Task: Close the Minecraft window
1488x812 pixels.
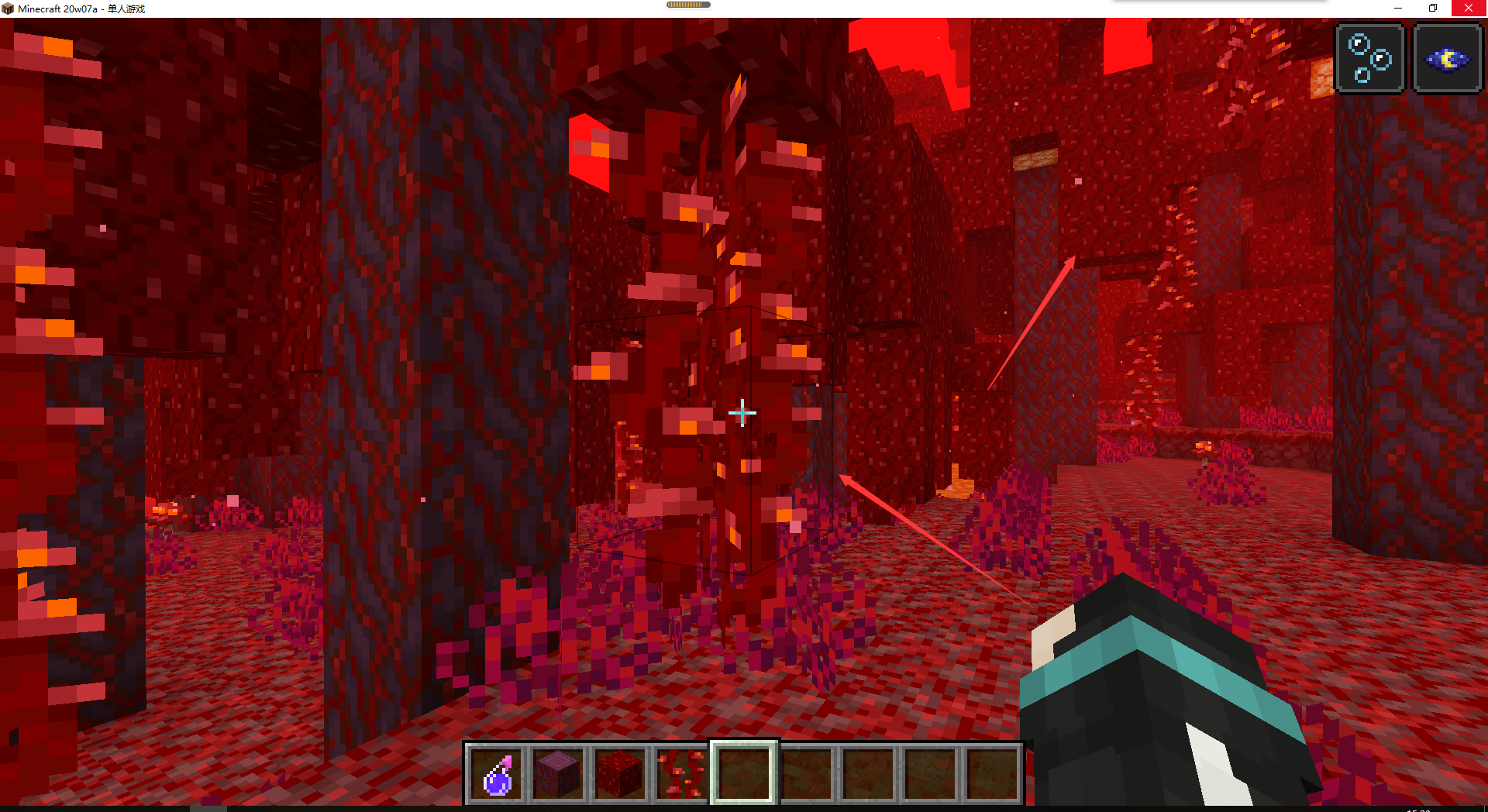Action: tap(1469, 9)
